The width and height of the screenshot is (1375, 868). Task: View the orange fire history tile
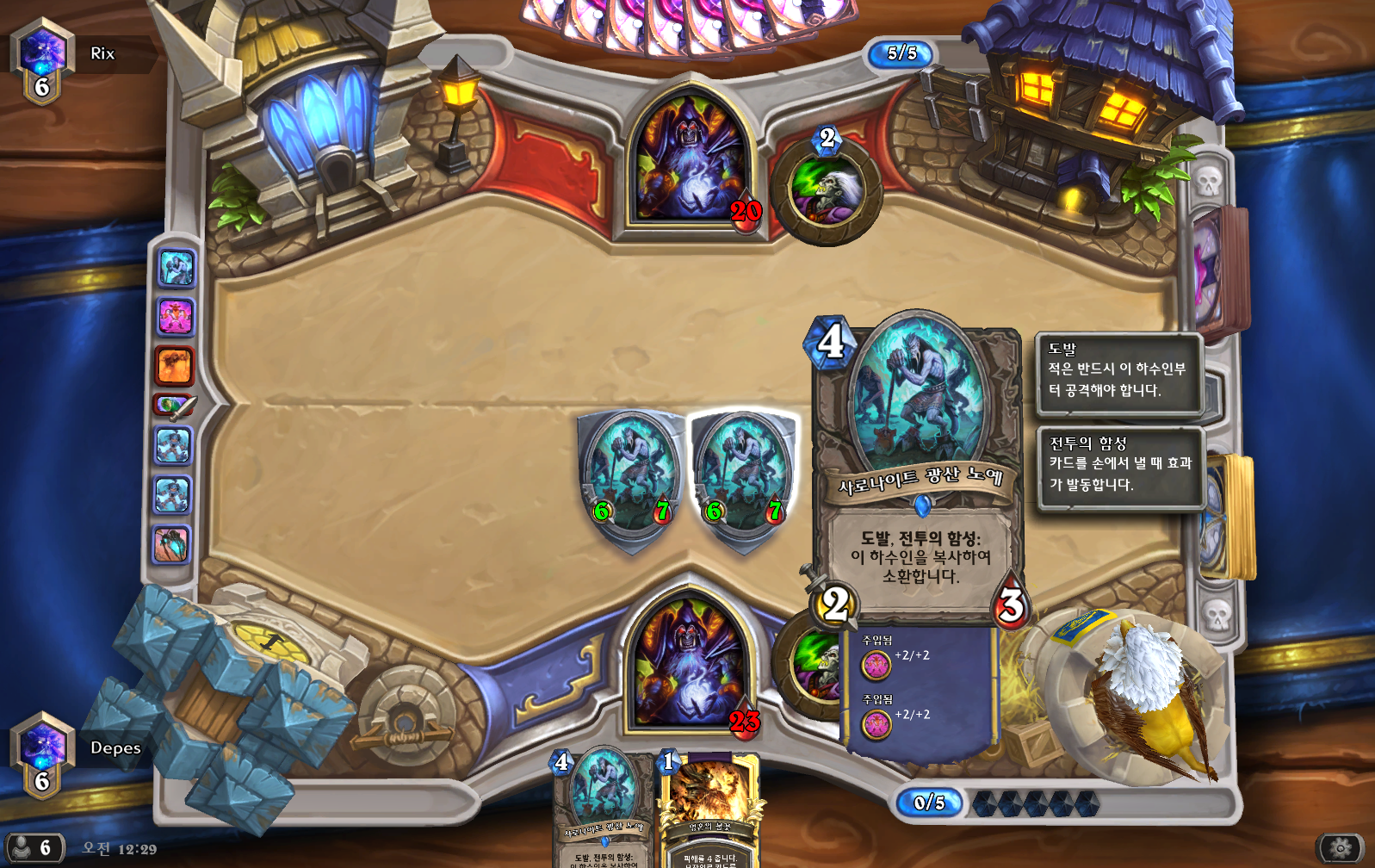tap(175, 365)
